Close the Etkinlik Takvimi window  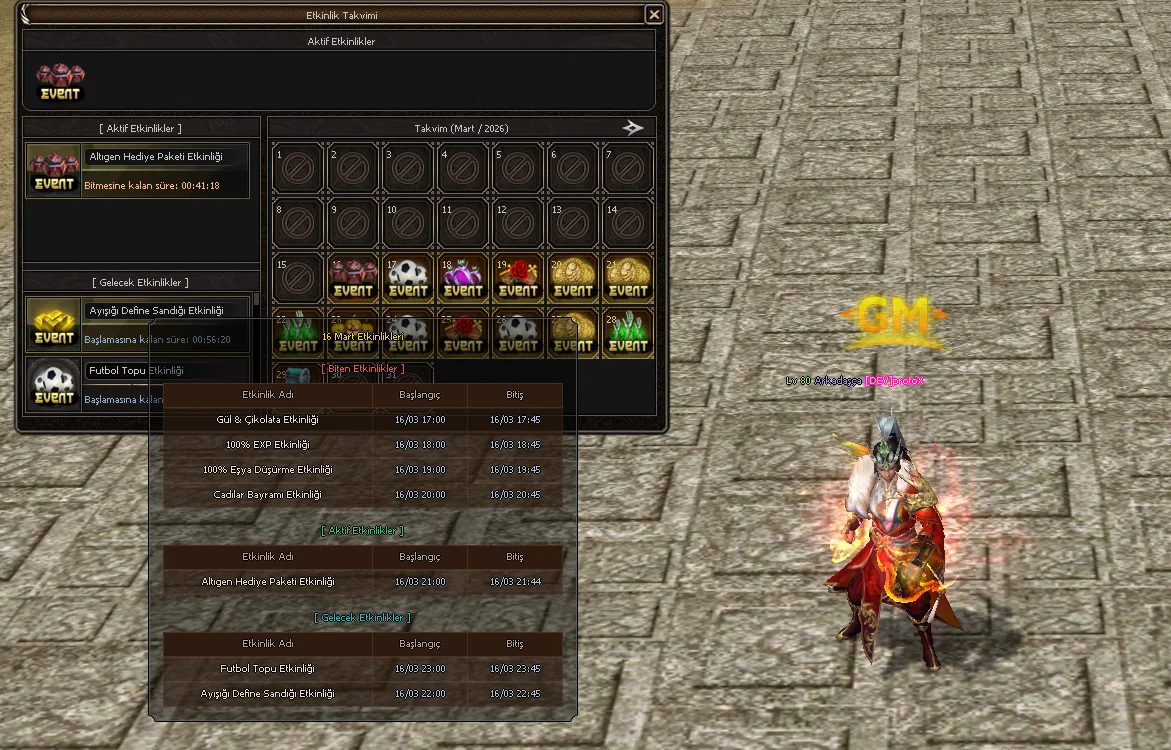tap(653, 15)
